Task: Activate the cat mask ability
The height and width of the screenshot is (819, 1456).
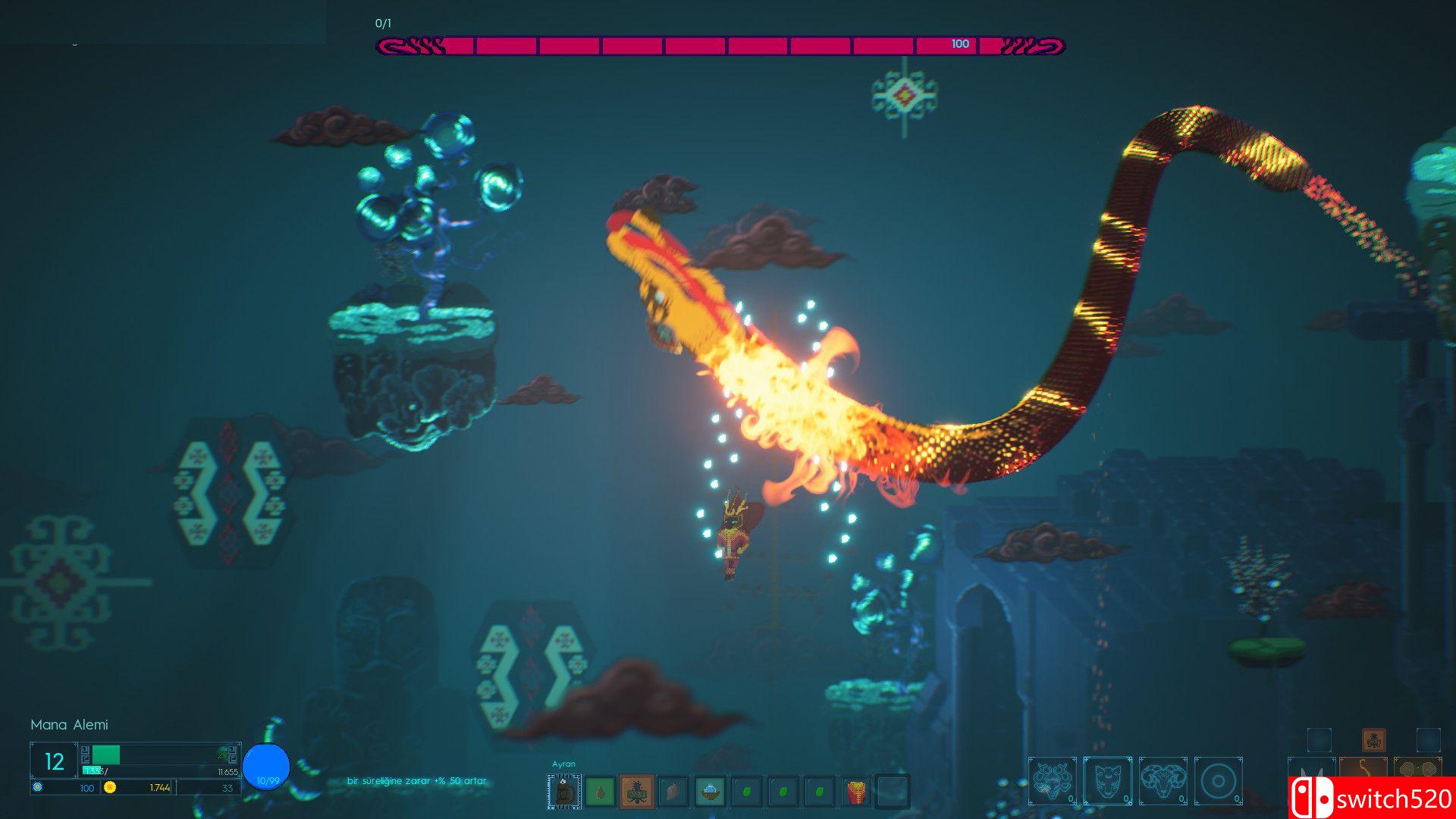Action: click(x=1107, y=780)
